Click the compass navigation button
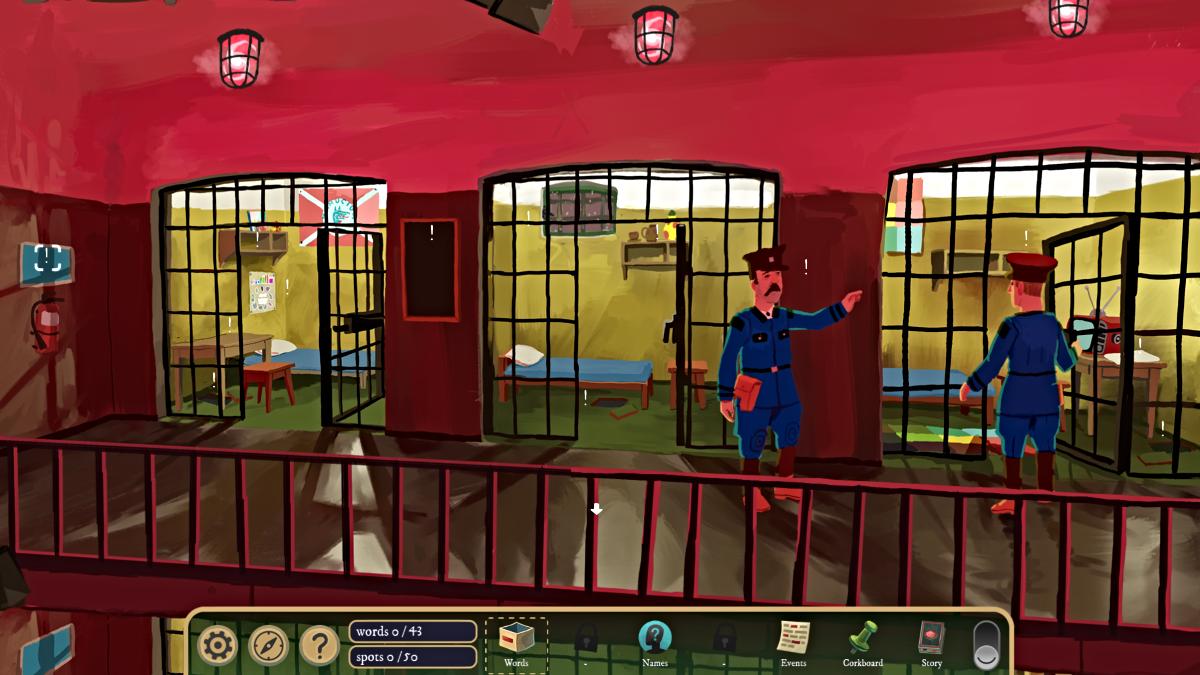Image resolution: width=1200 pixels, height=675 pixels. (x=268, y=645)
